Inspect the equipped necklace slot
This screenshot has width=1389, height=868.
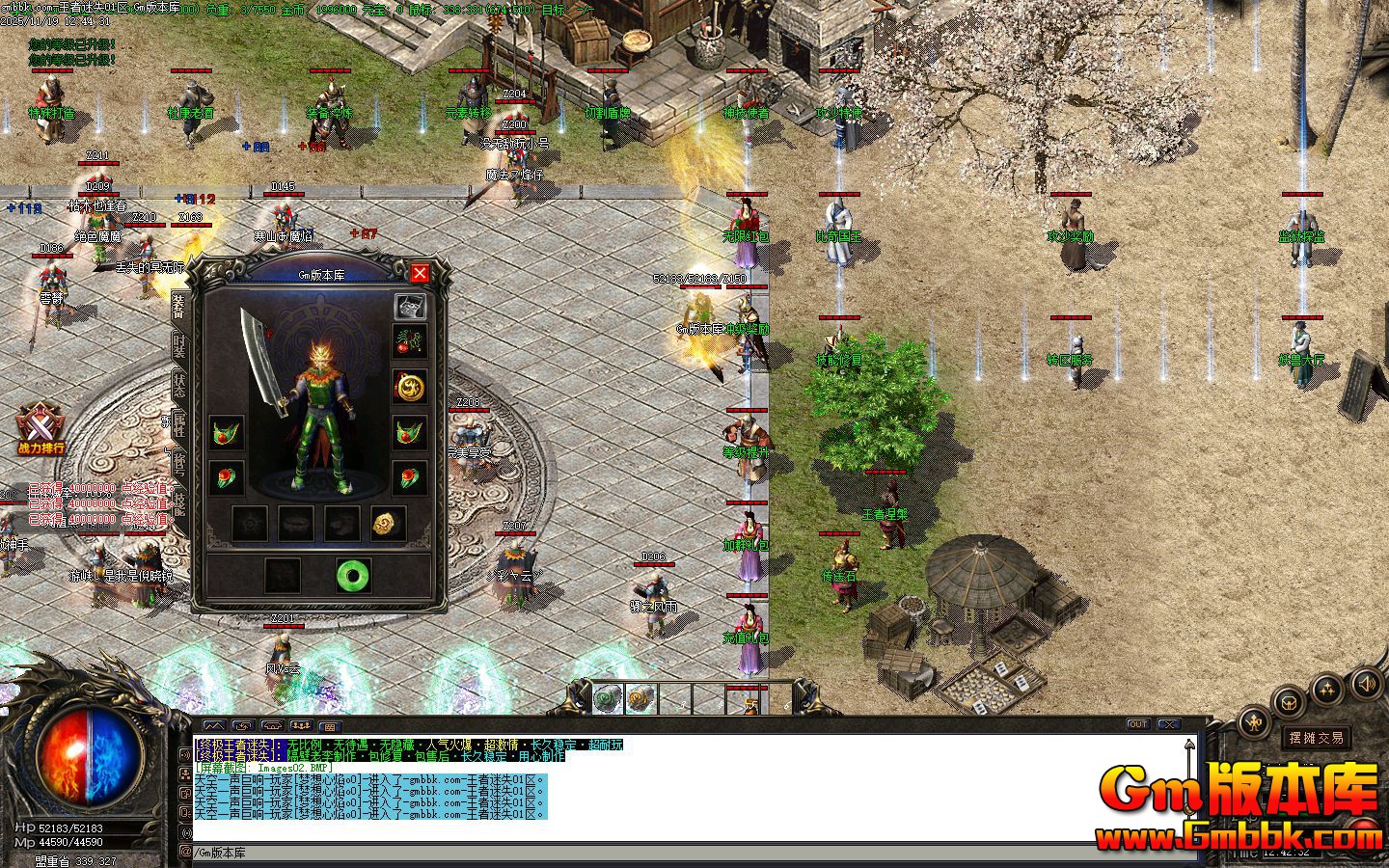click(410, 340)
